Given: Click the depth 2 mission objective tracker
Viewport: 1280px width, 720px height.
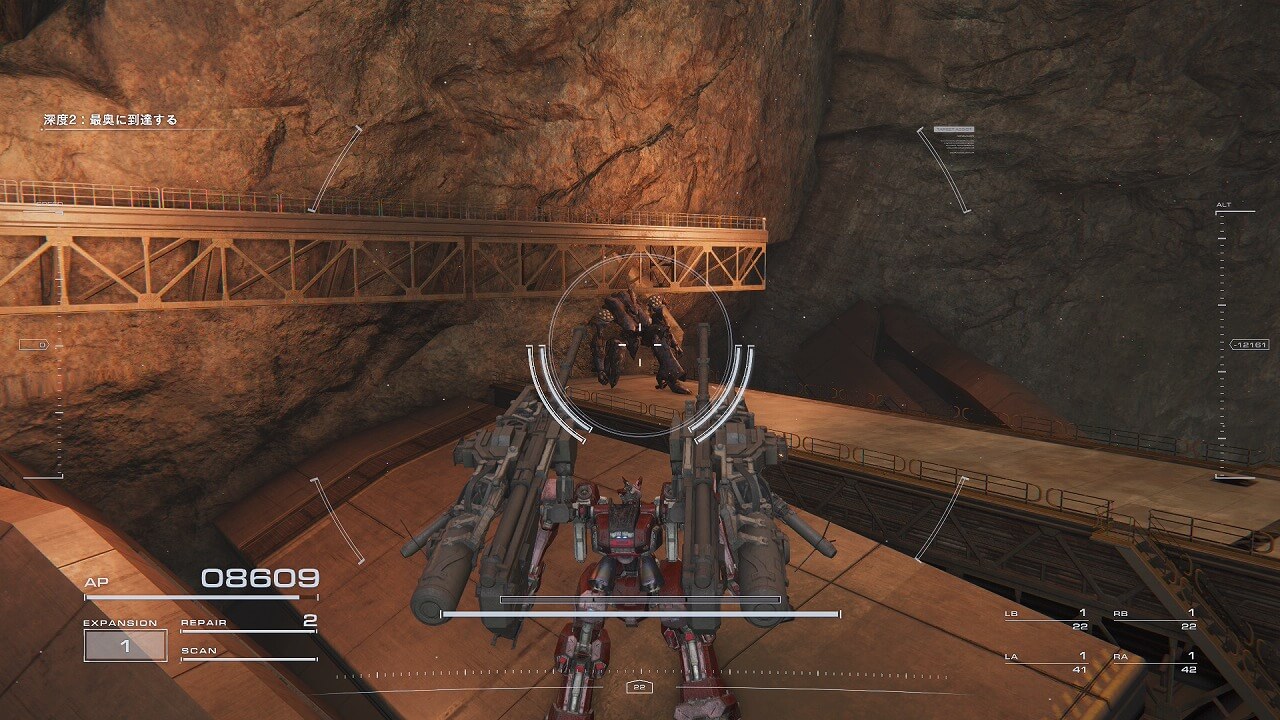Looking at the screenshot, I should 110,121.
